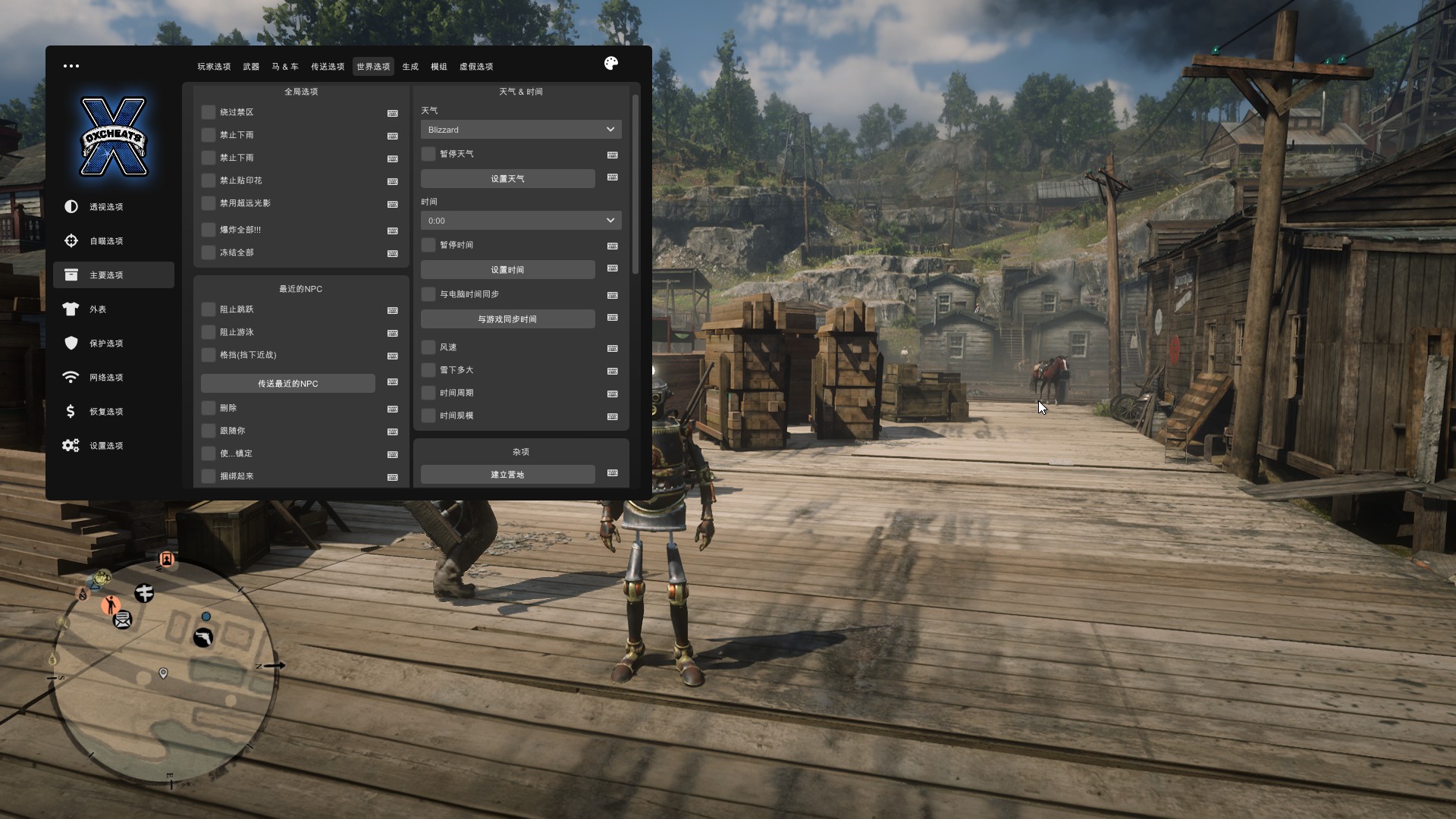Open the 透视选项 sidebar section
Image resolution: width=1456 pixels, height=819 pixels.
pyautogui.click(x=106, y=207)
